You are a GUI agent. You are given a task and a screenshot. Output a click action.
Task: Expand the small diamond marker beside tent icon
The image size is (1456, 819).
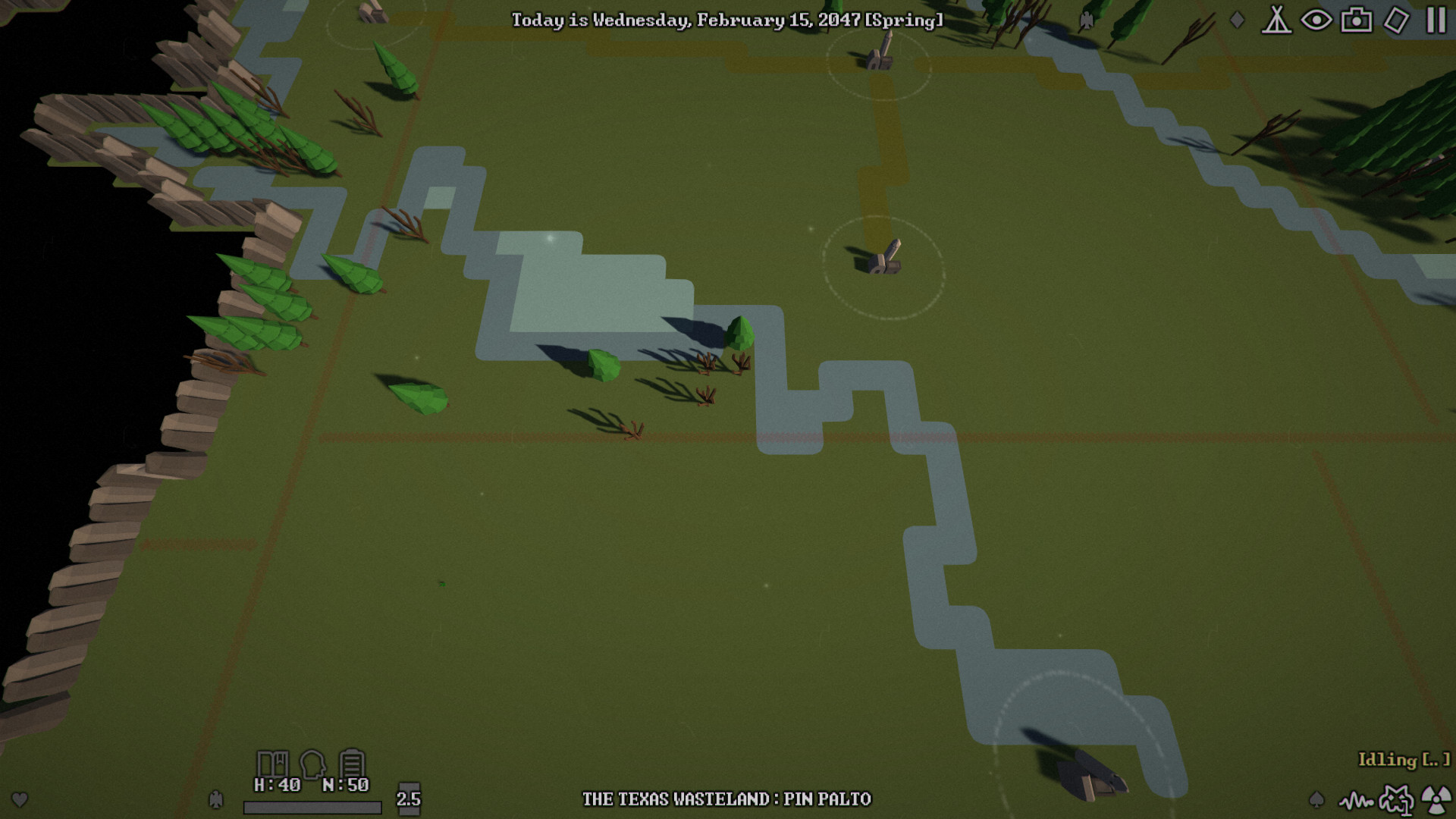pyautogui.click(x=1236, y=20)
